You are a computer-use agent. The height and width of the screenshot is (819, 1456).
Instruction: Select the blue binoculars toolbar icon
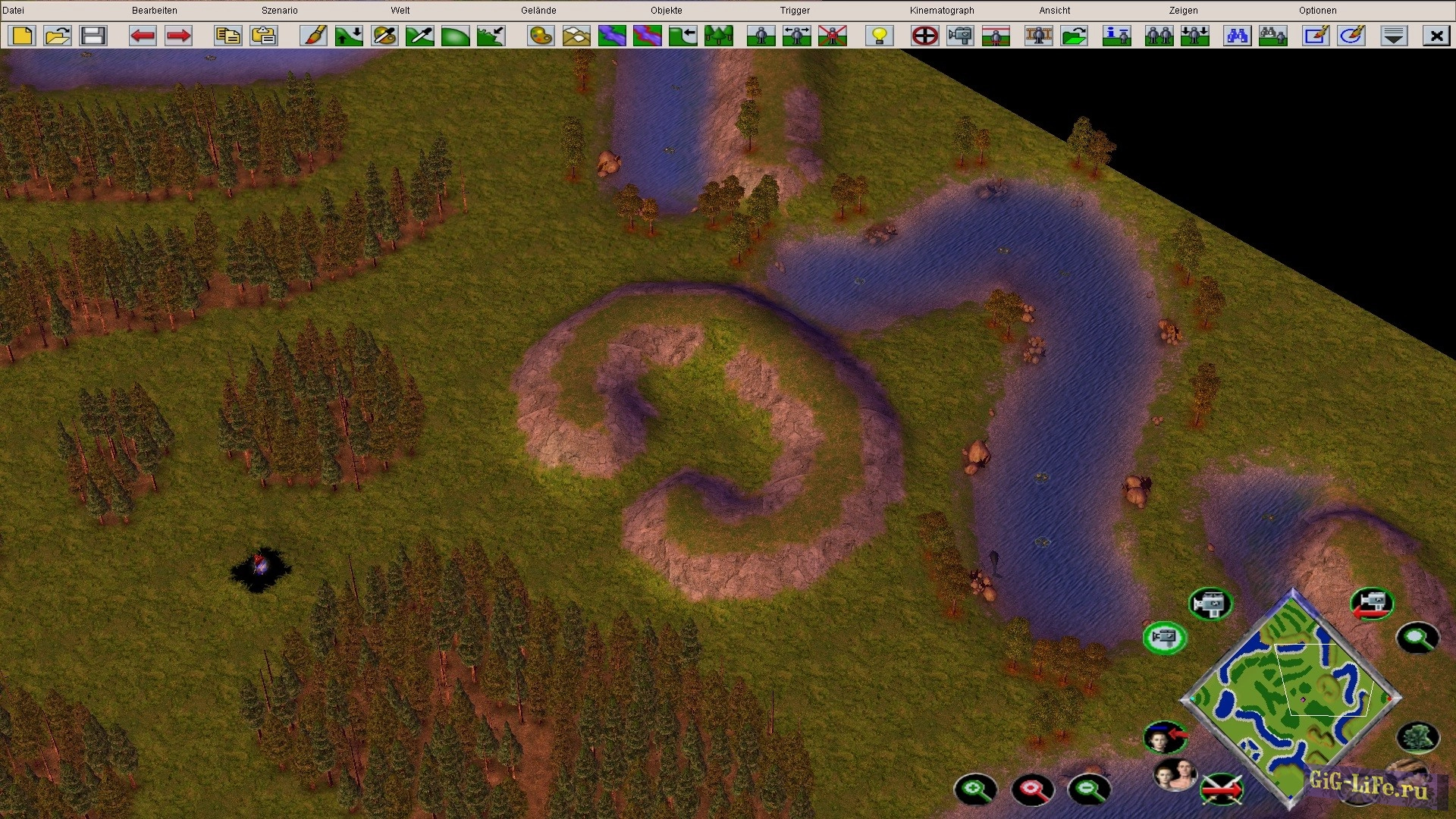pos(1237,36)
